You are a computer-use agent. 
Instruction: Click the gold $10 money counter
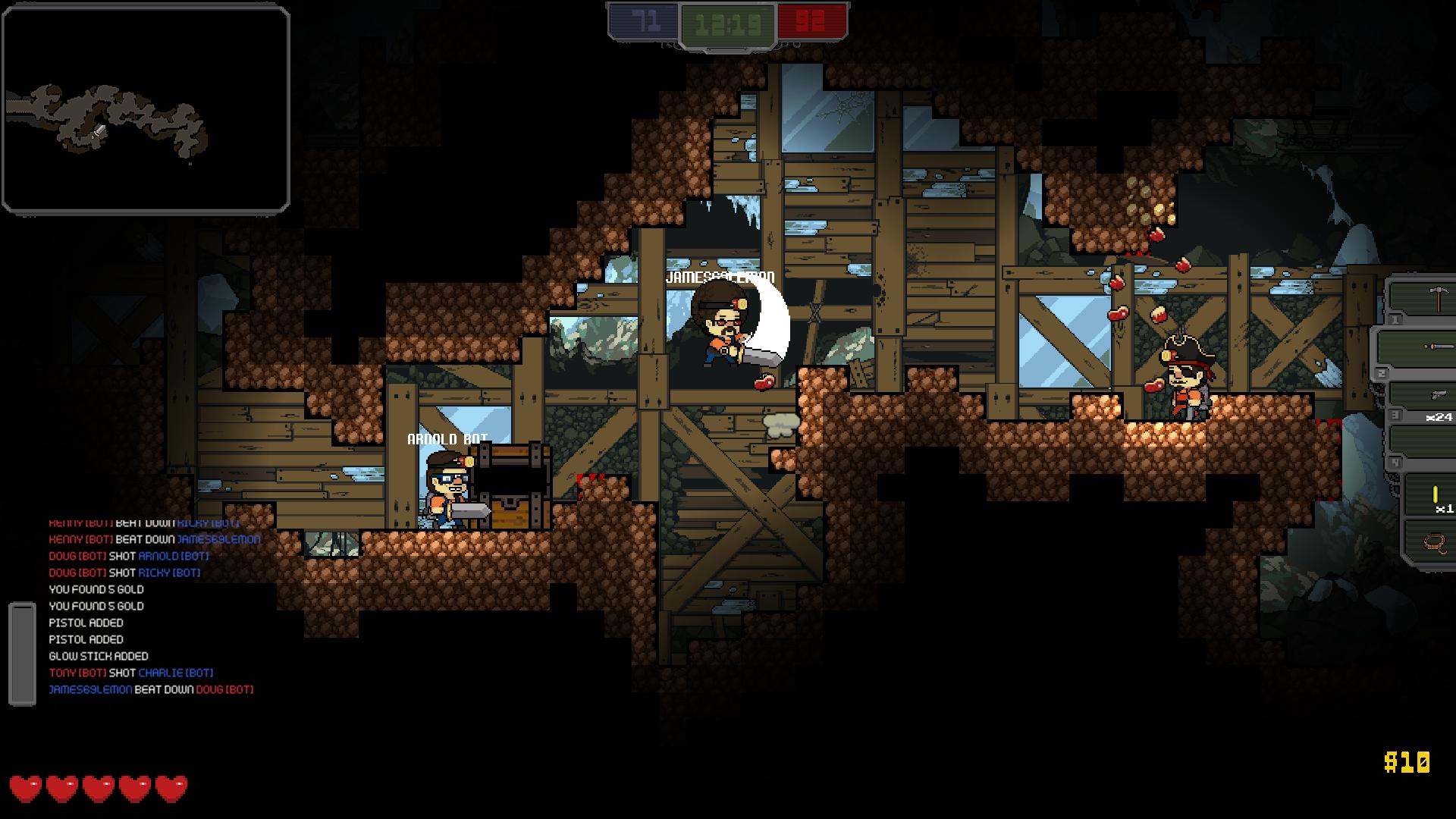pos(1407,760)
